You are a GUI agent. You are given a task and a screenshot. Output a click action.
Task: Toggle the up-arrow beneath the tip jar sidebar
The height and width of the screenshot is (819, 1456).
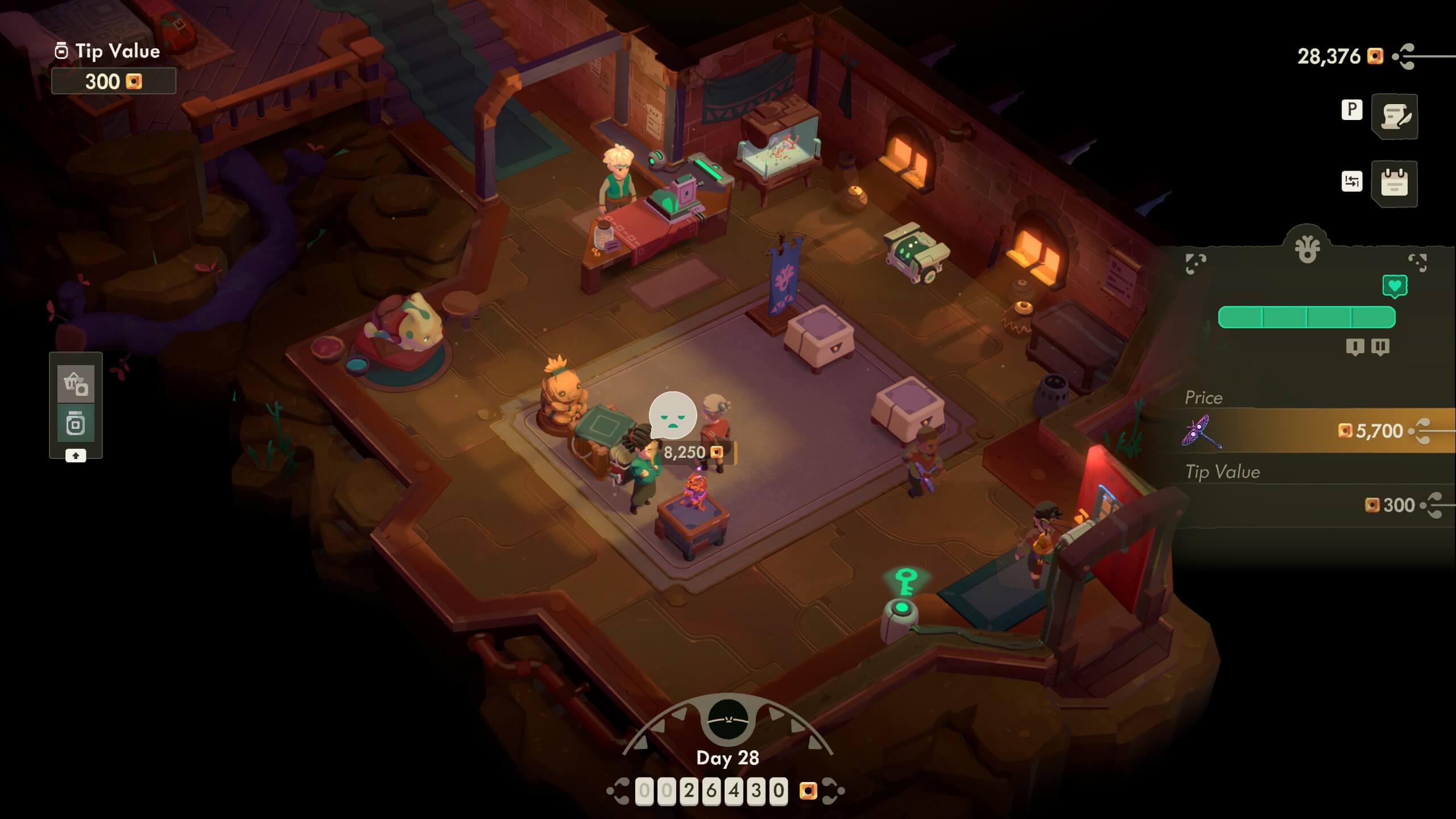76,455
